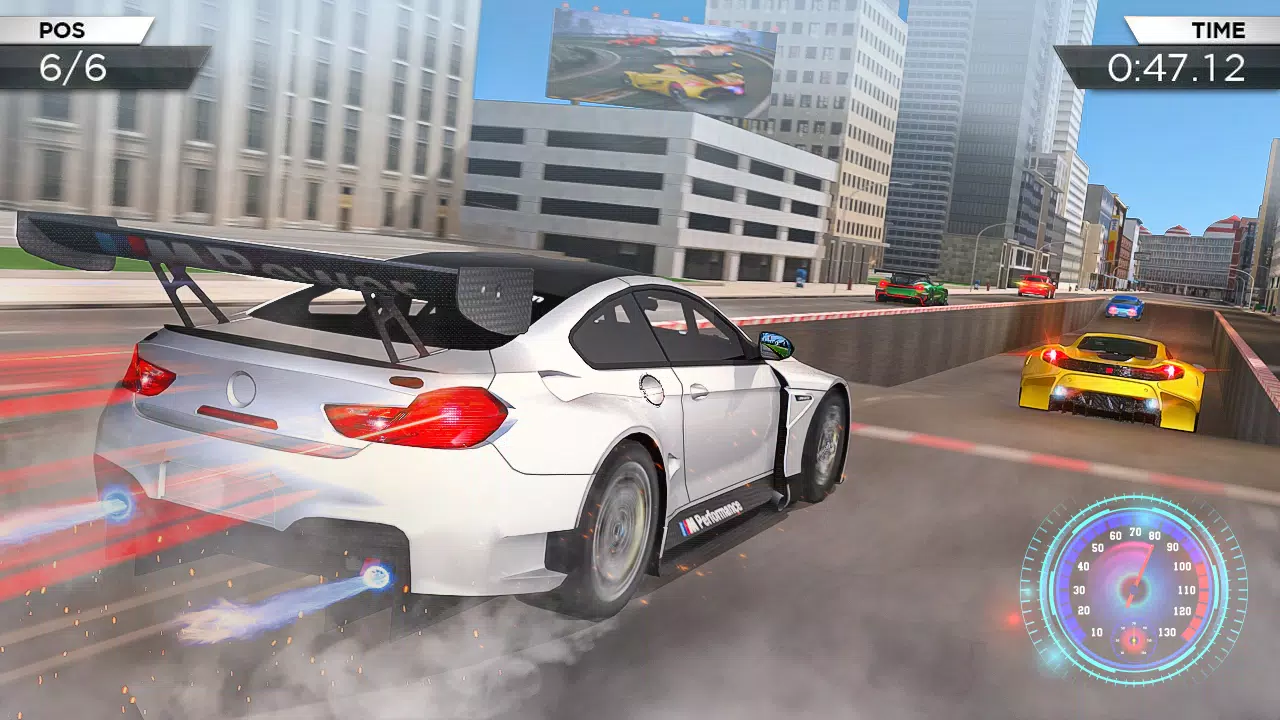Image resolution: width=1280 pixels, height=720 pixels.
Task: Tap the speedometer center hub
Action: 1135,589
